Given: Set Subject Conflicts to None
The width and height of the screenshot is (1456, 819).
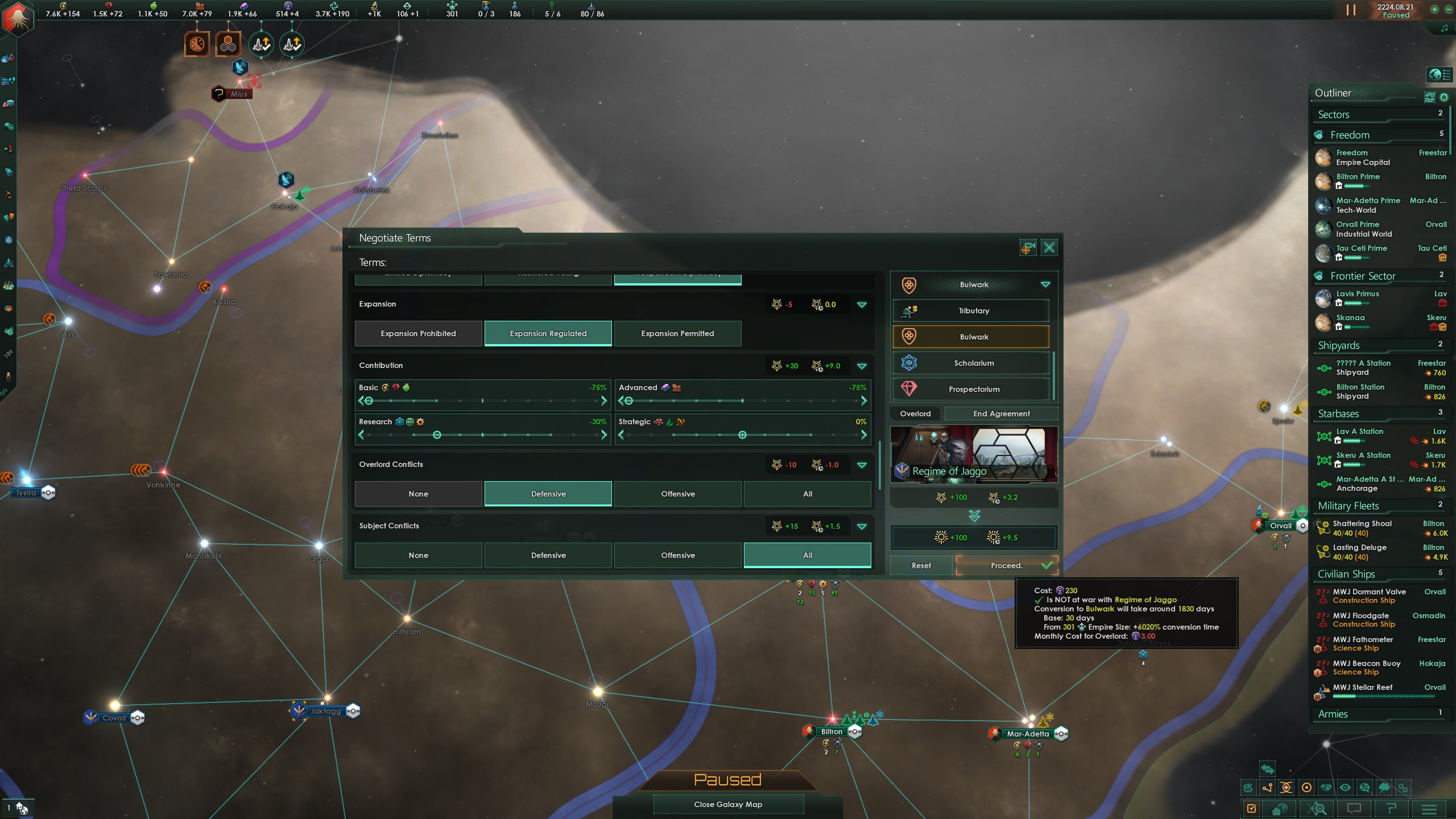Looking at the screenshot, I should click(418, 555).
